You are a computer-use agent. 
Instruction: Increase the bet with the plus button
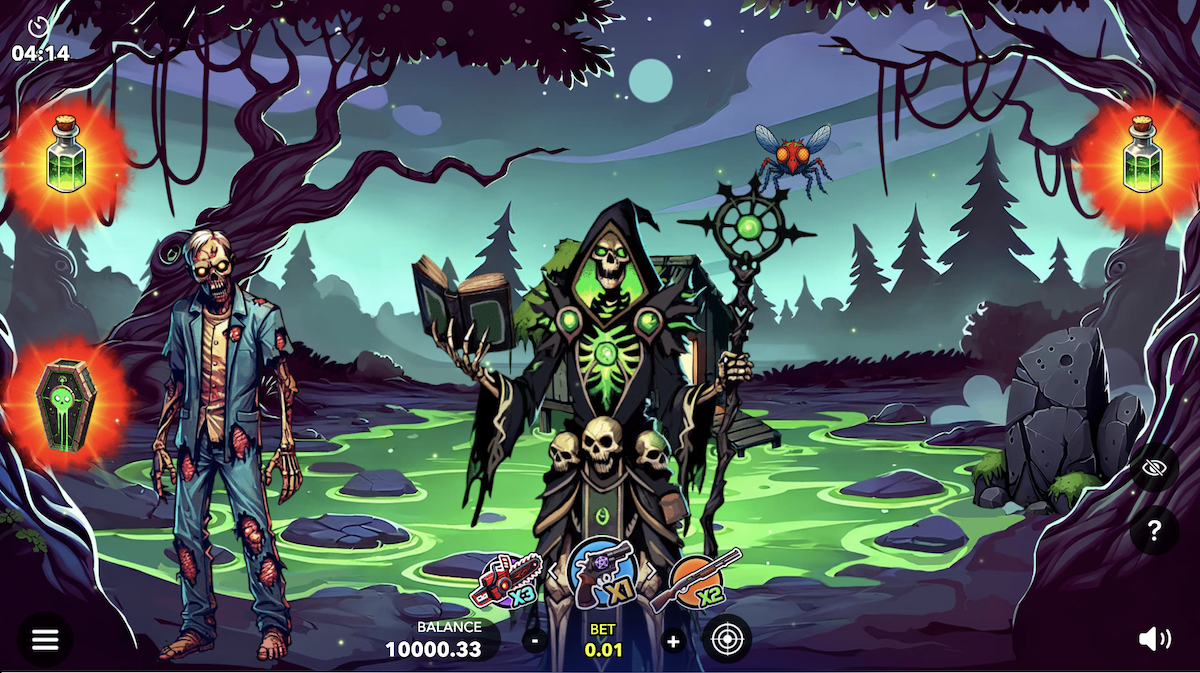pyautogui.click(x=673, y=641)
